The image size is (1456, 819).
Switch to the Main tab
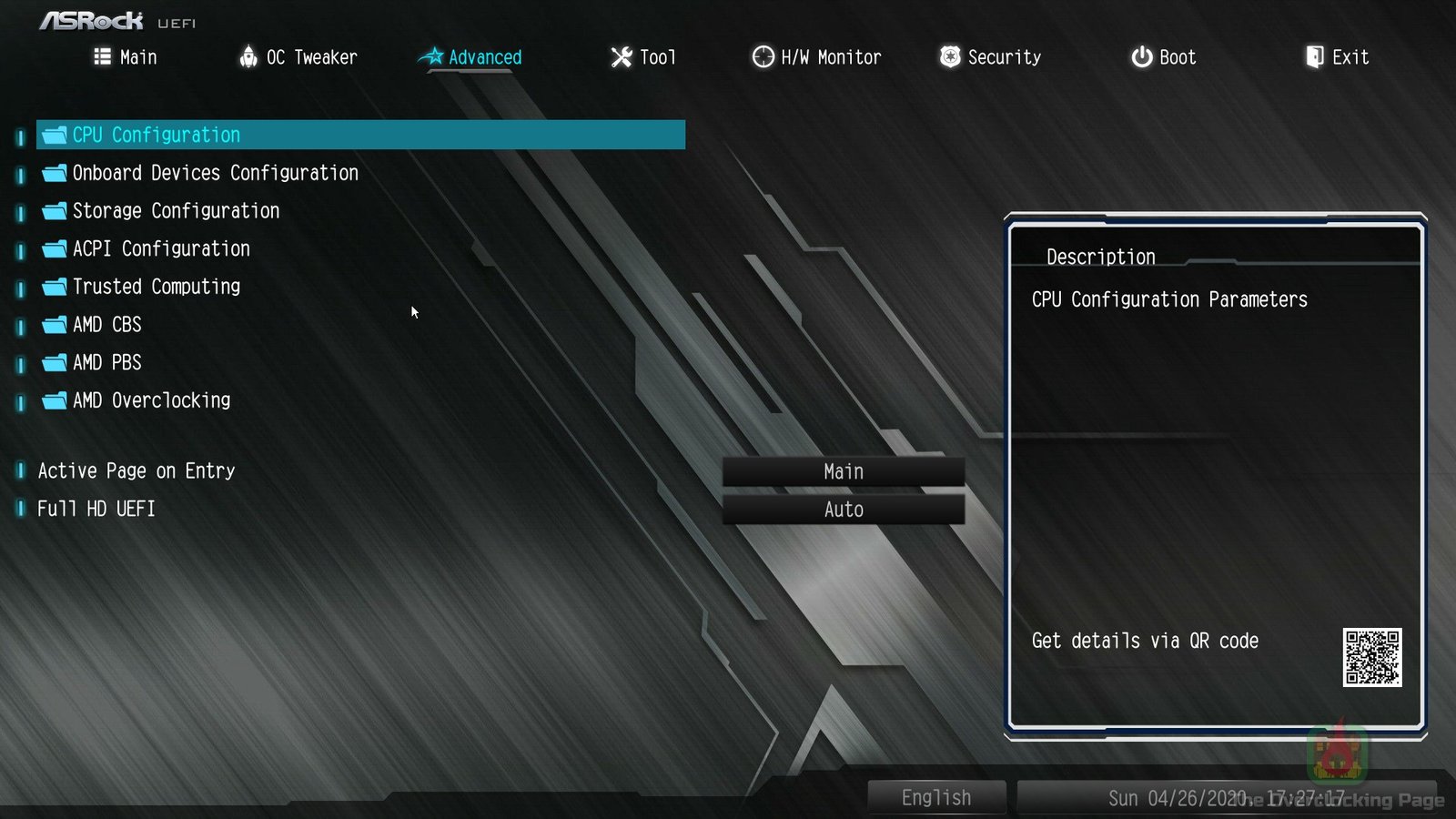pyautogui.click(x=126, y=57)
